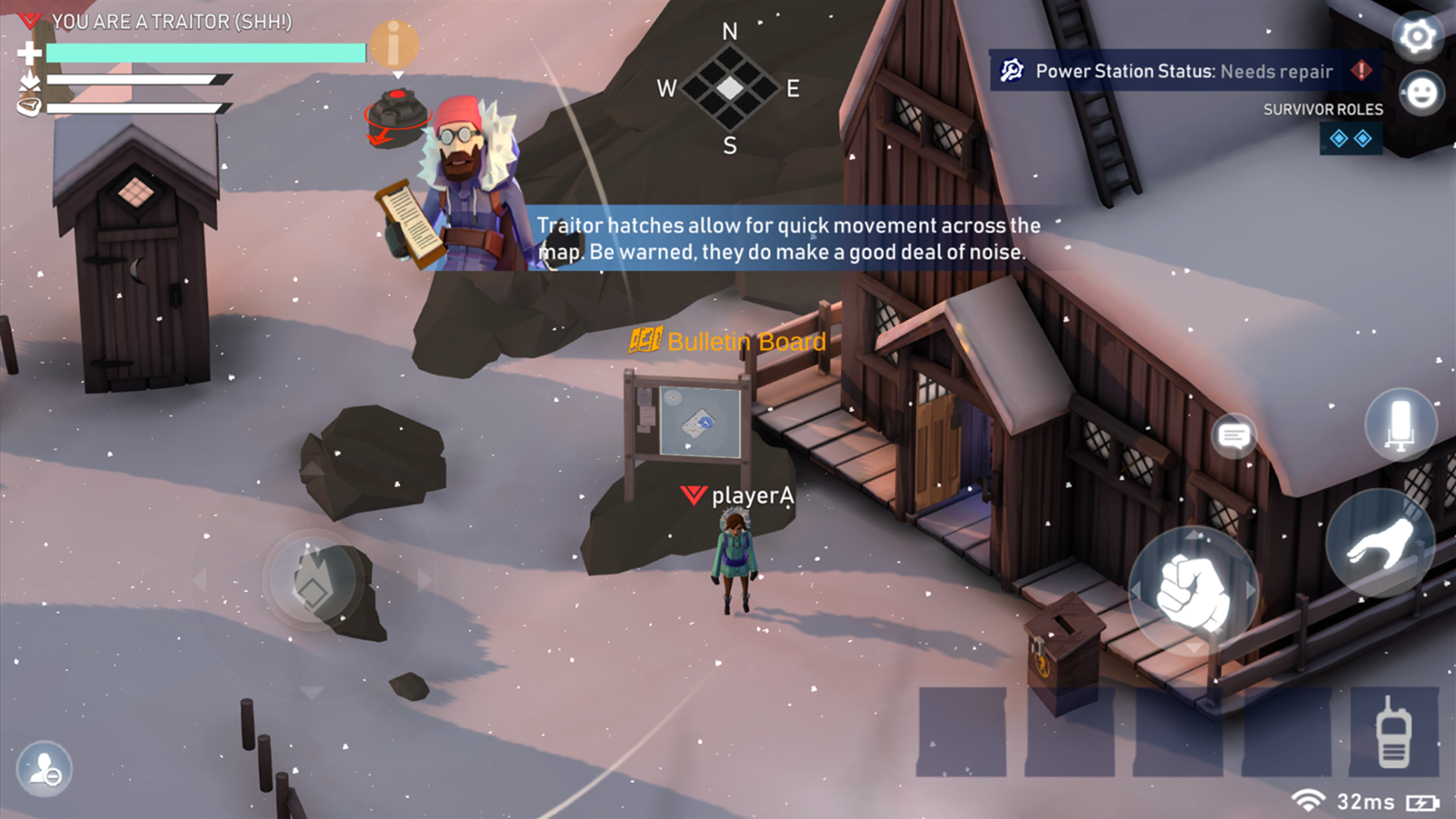Open the emote wheel smiley icon

click(1420, 93)
